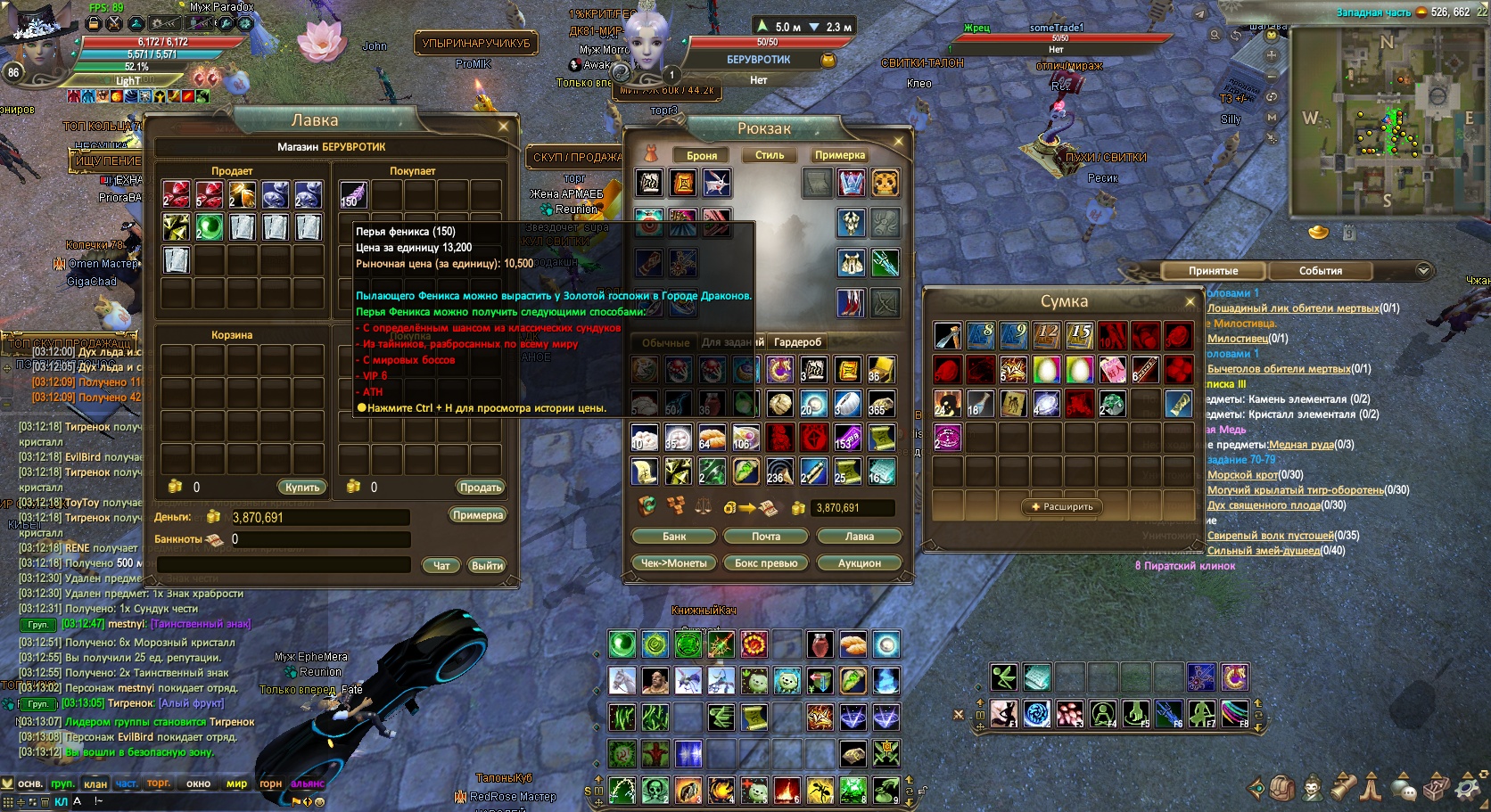Close the Рюкзак backpack window
Screen dimensions: 1491x812
[x=898, y=141]
